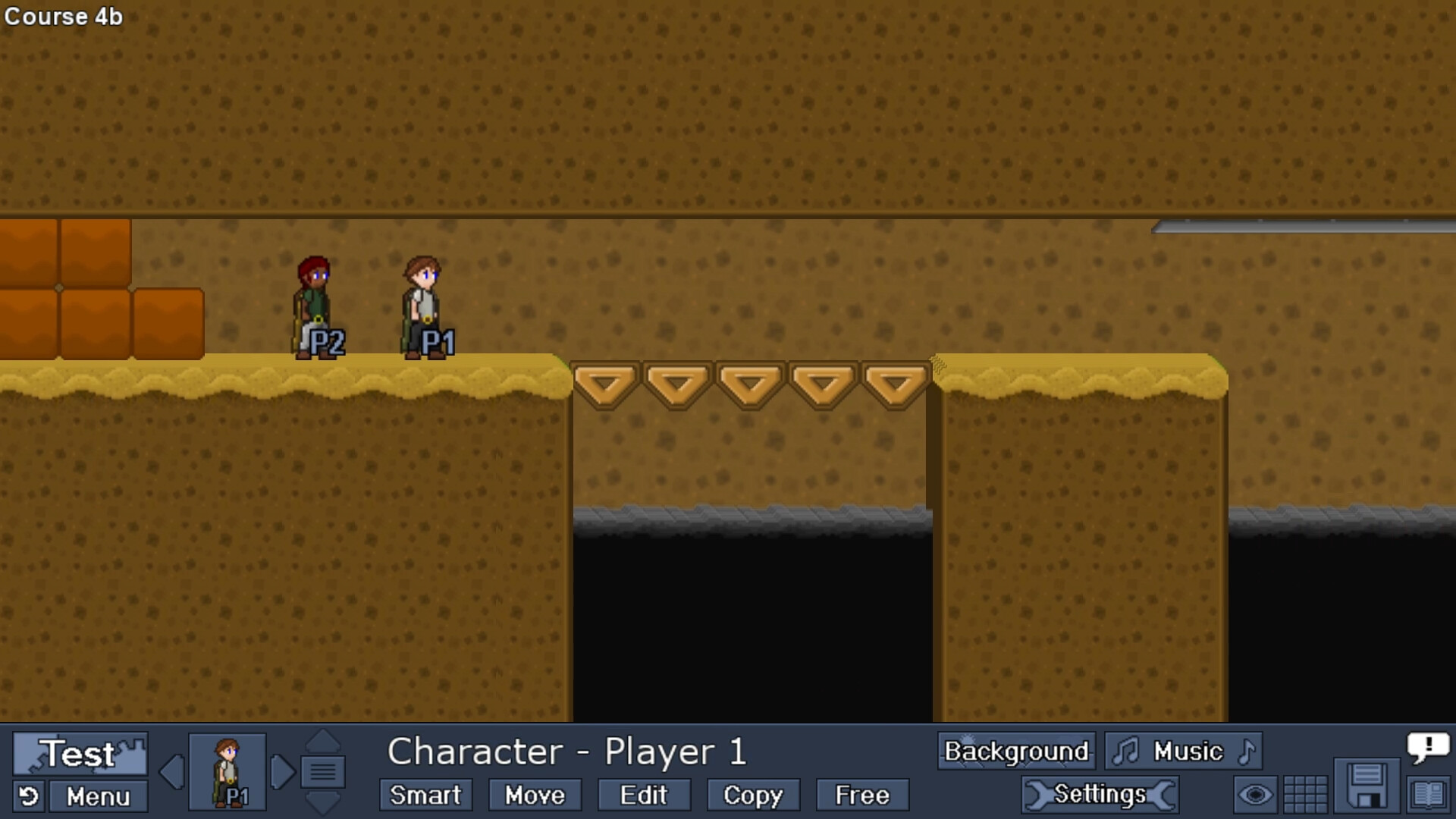
Task: Click the right arrow to change character
Action: (282, 770)
